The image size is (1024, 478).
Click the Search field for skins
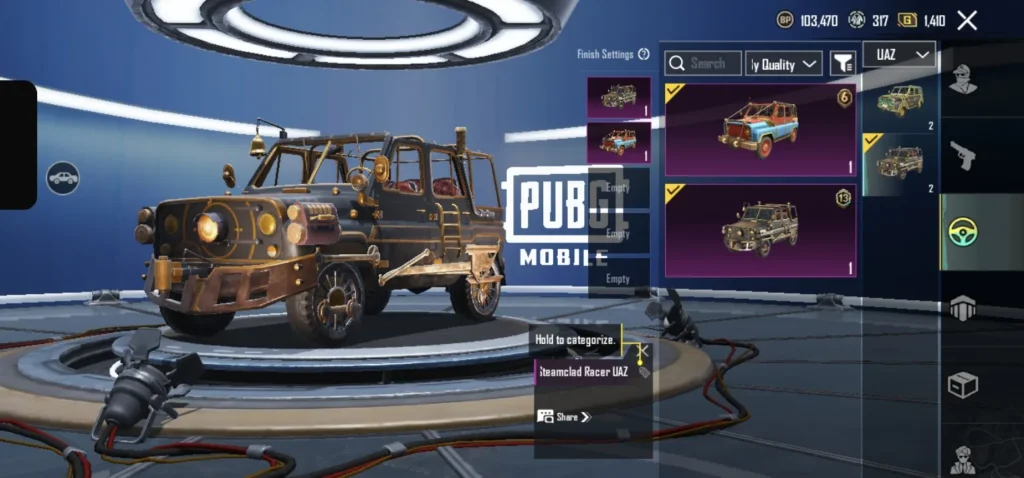point(704,64)
